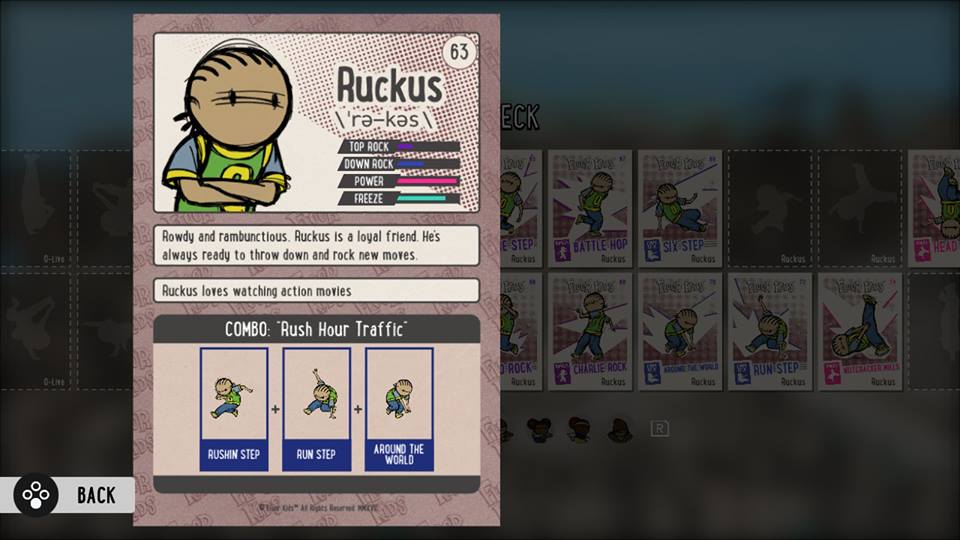Select the Around the World card in the deck grid
Viewport: 960px width, 540px height.
coord(681,331)
